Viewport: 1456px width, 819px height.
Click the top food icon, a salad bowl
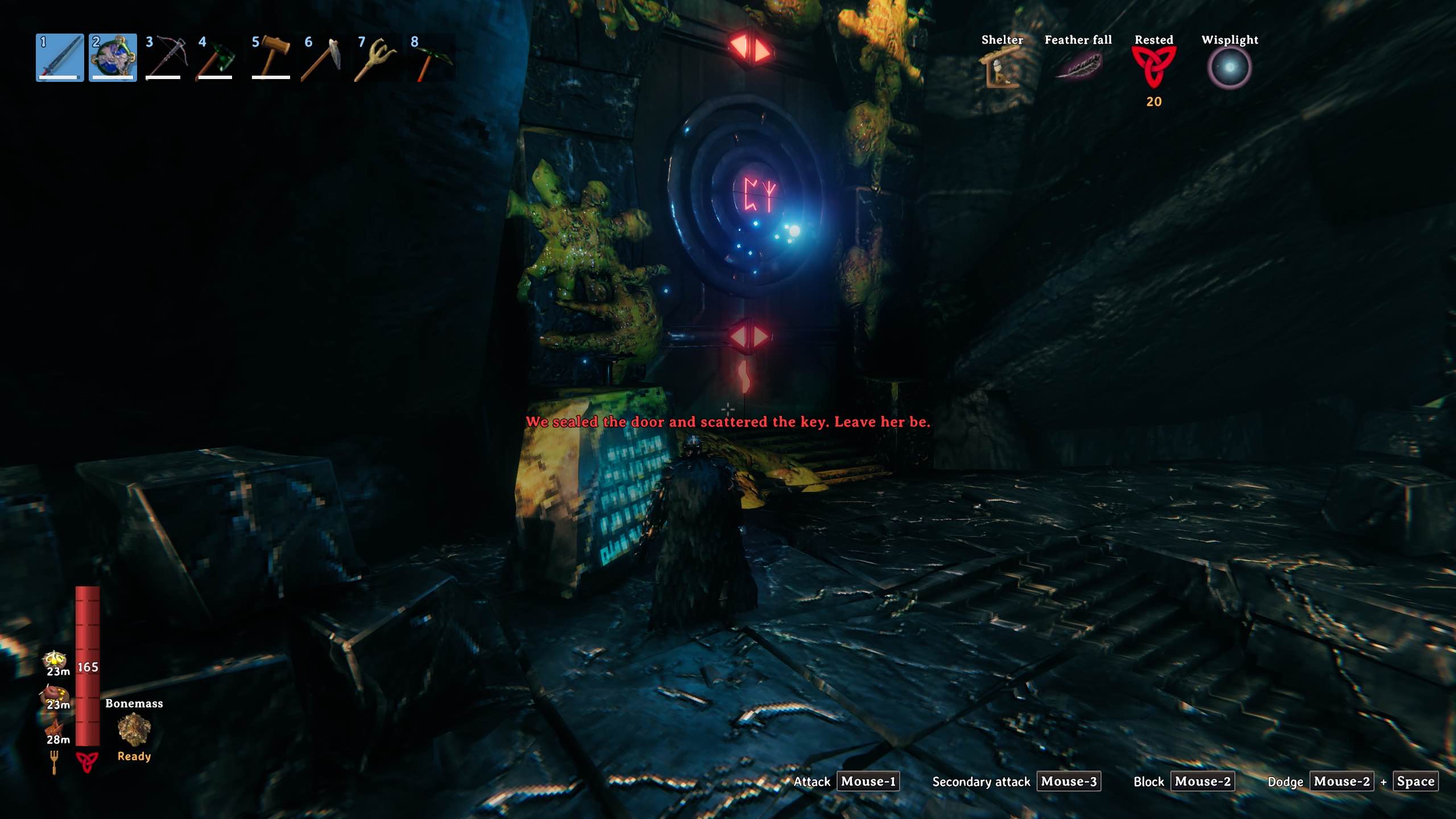(55, 660)
